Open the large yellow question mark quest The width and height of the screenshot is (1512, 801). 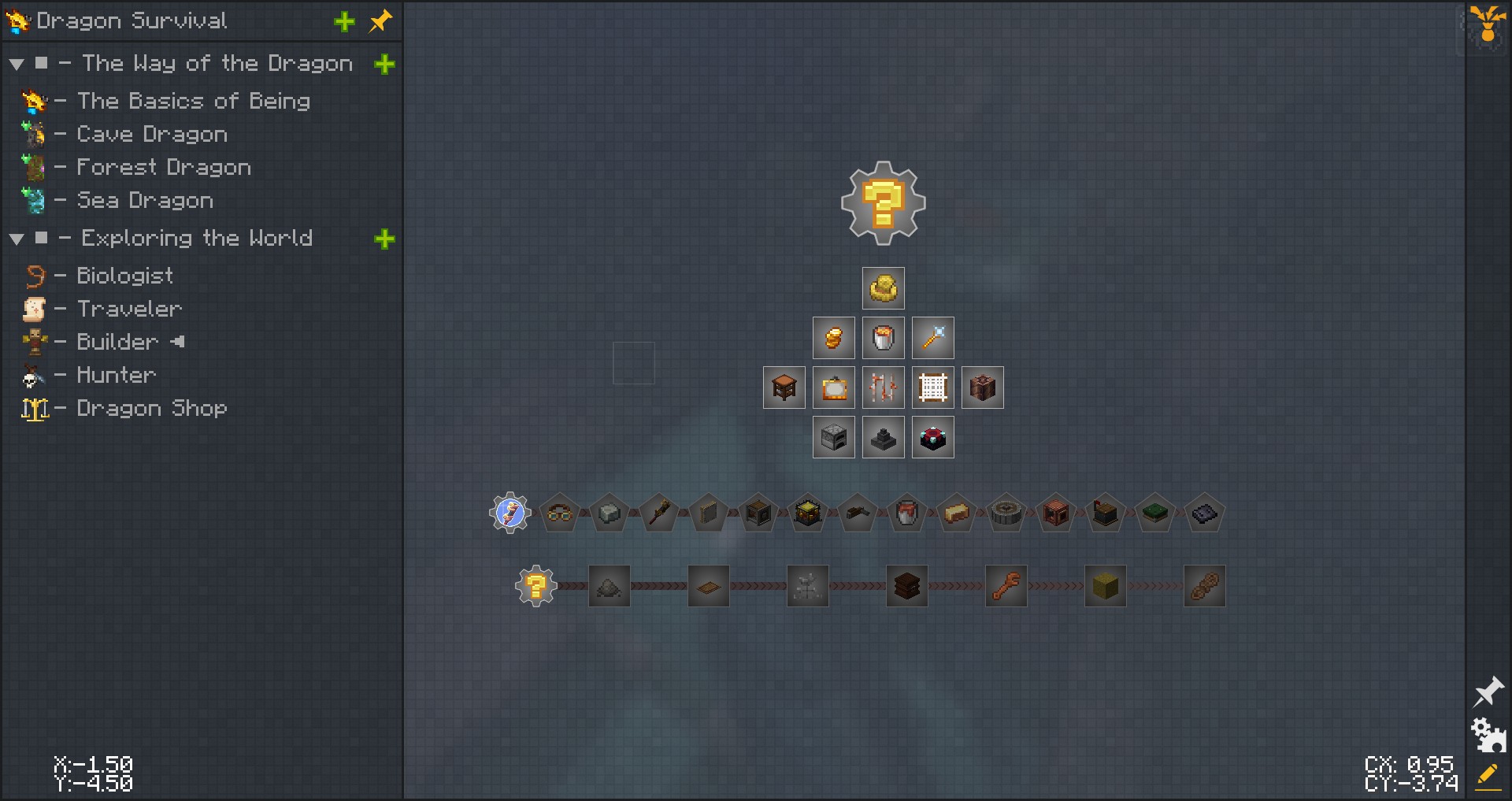click(x=883, y=203)
